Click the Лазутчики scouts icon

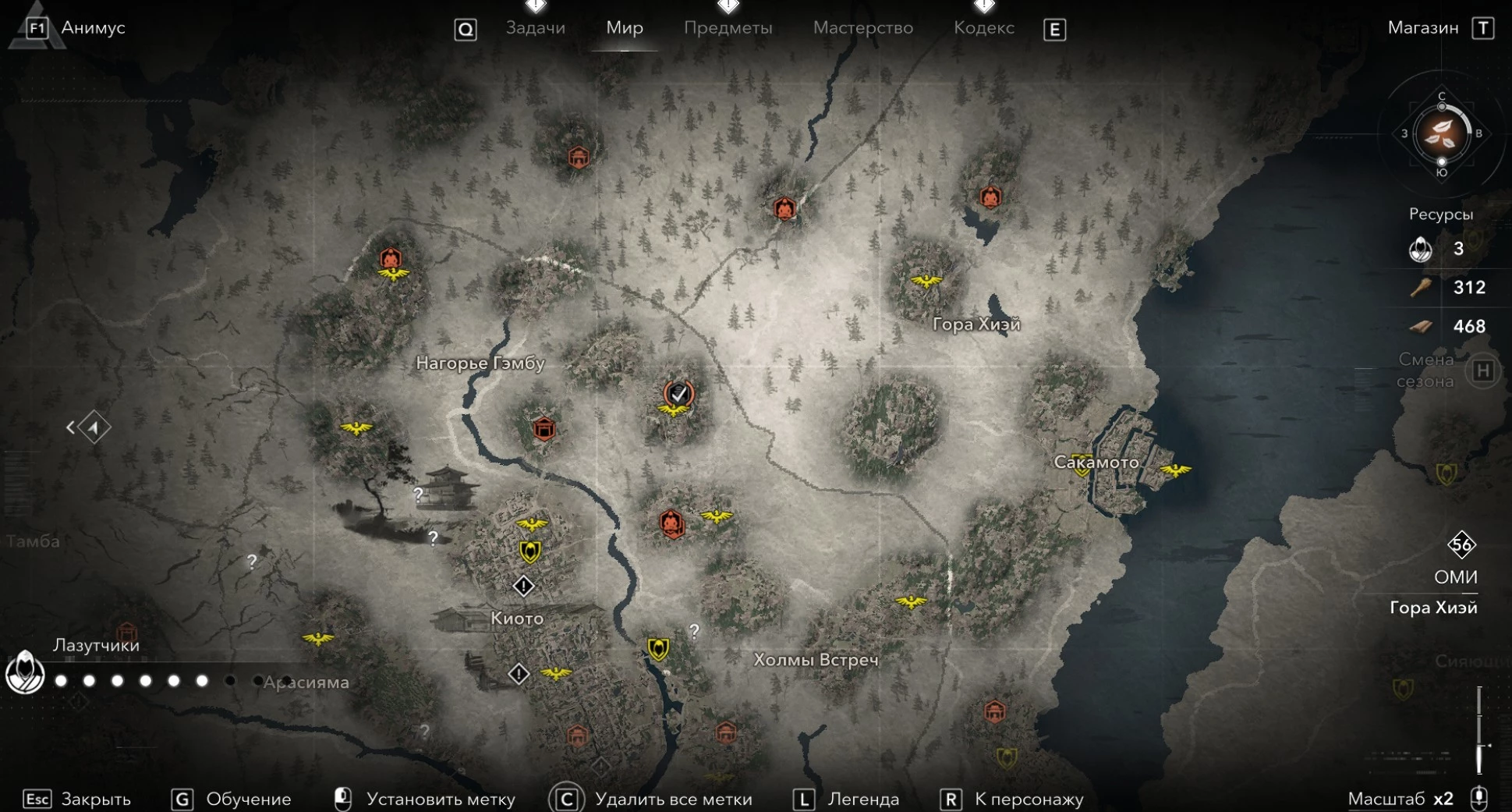point(25,672)
